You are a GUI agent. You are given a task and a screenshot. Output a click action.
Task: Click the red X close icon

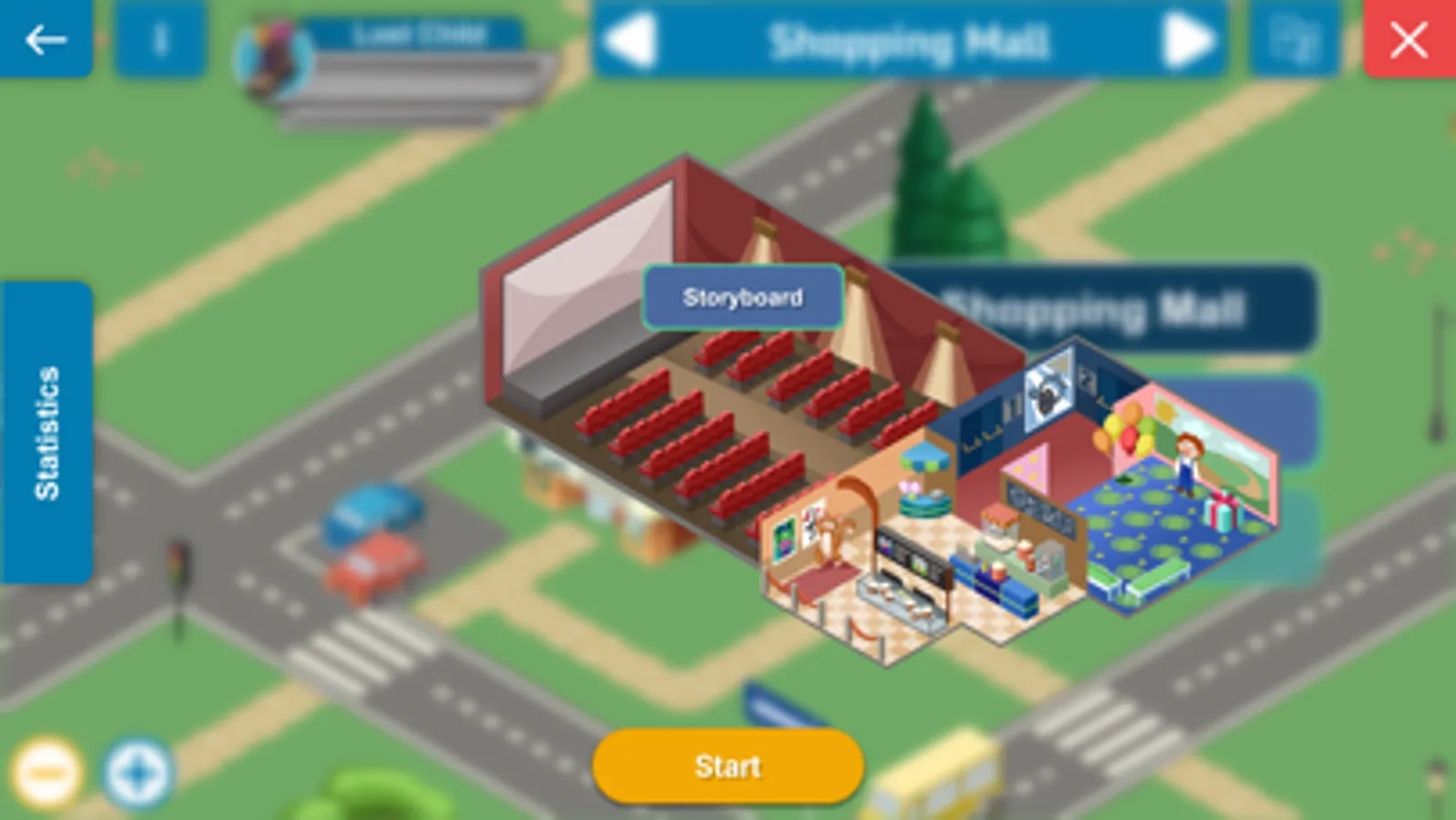click(x=1407, y=38)
